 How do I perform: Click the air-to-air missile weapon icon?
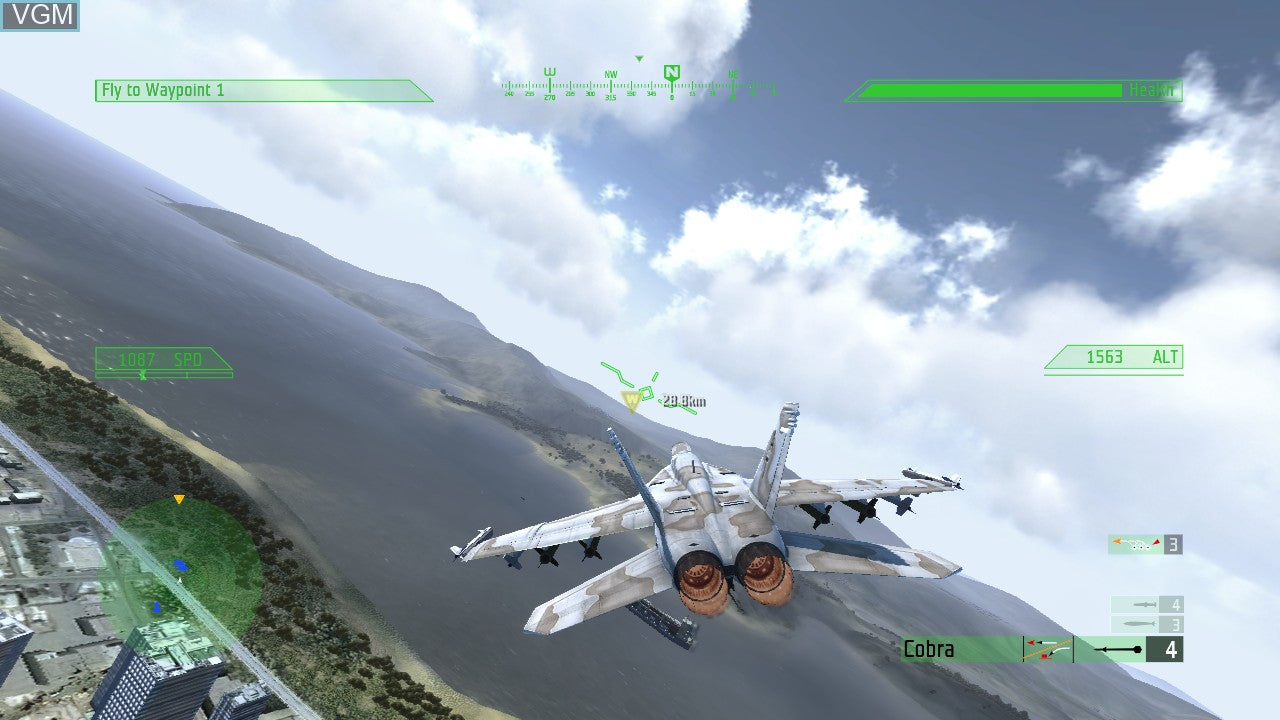1137,543
